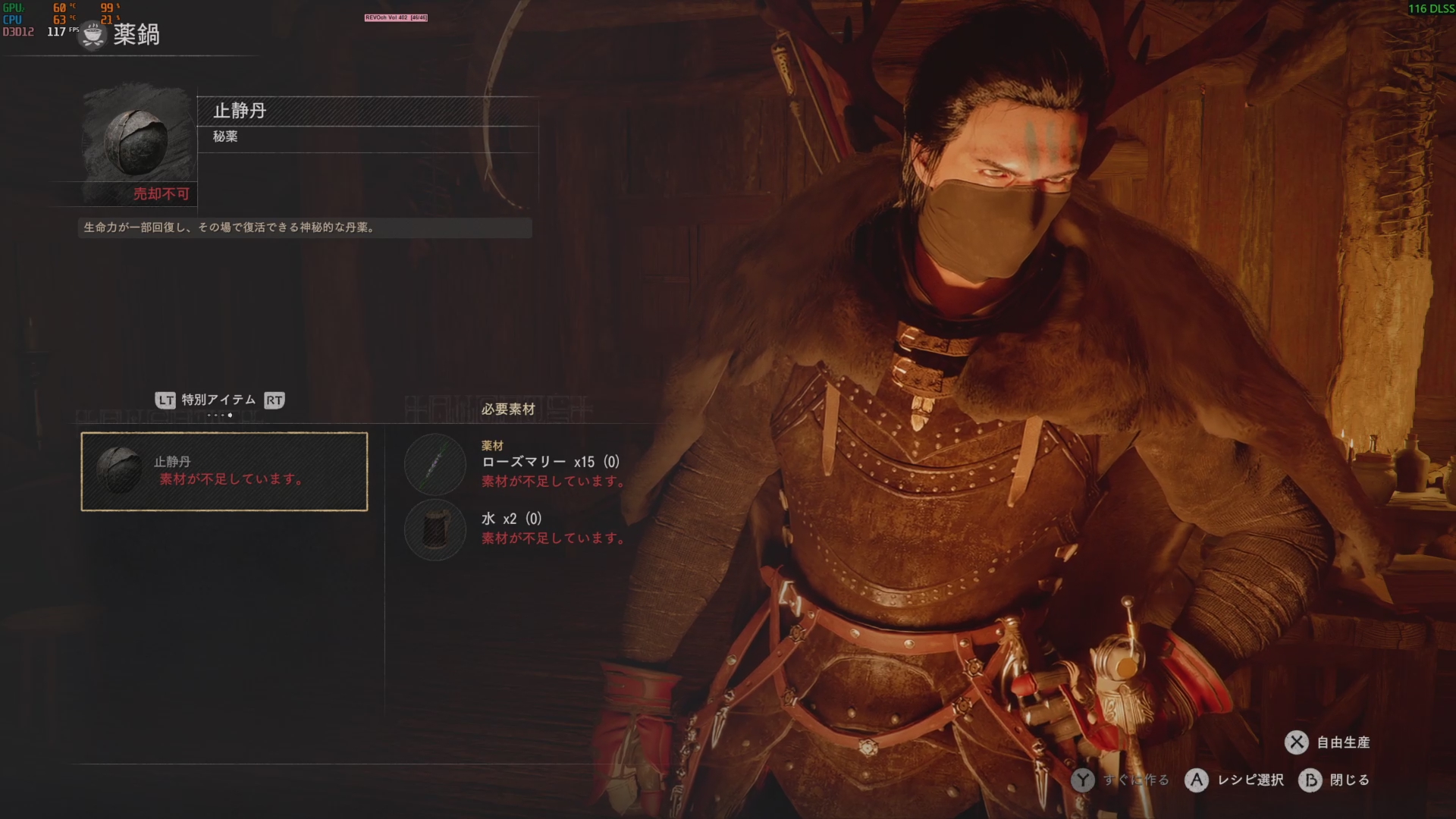Select the 止静丹 recipe entry

[x=224, y=471]
